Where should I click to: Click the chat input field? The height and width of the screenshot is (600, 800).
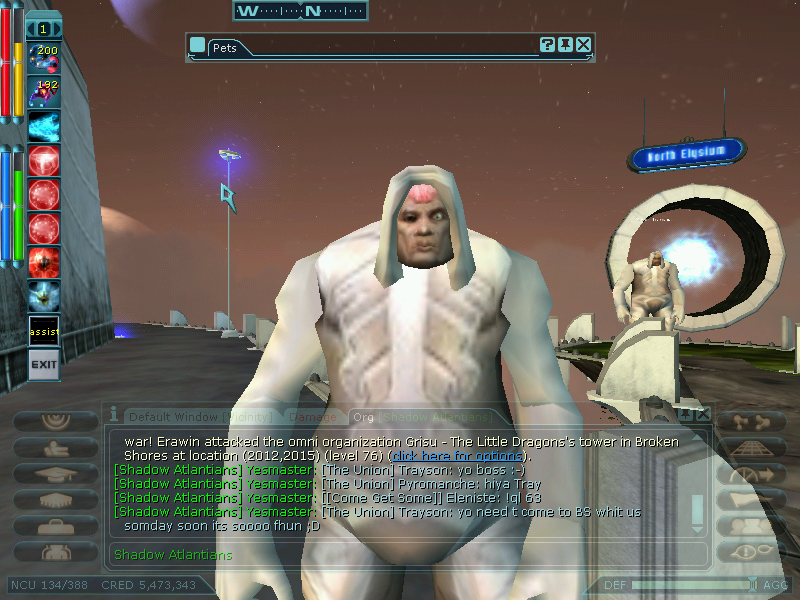point(400,554)
